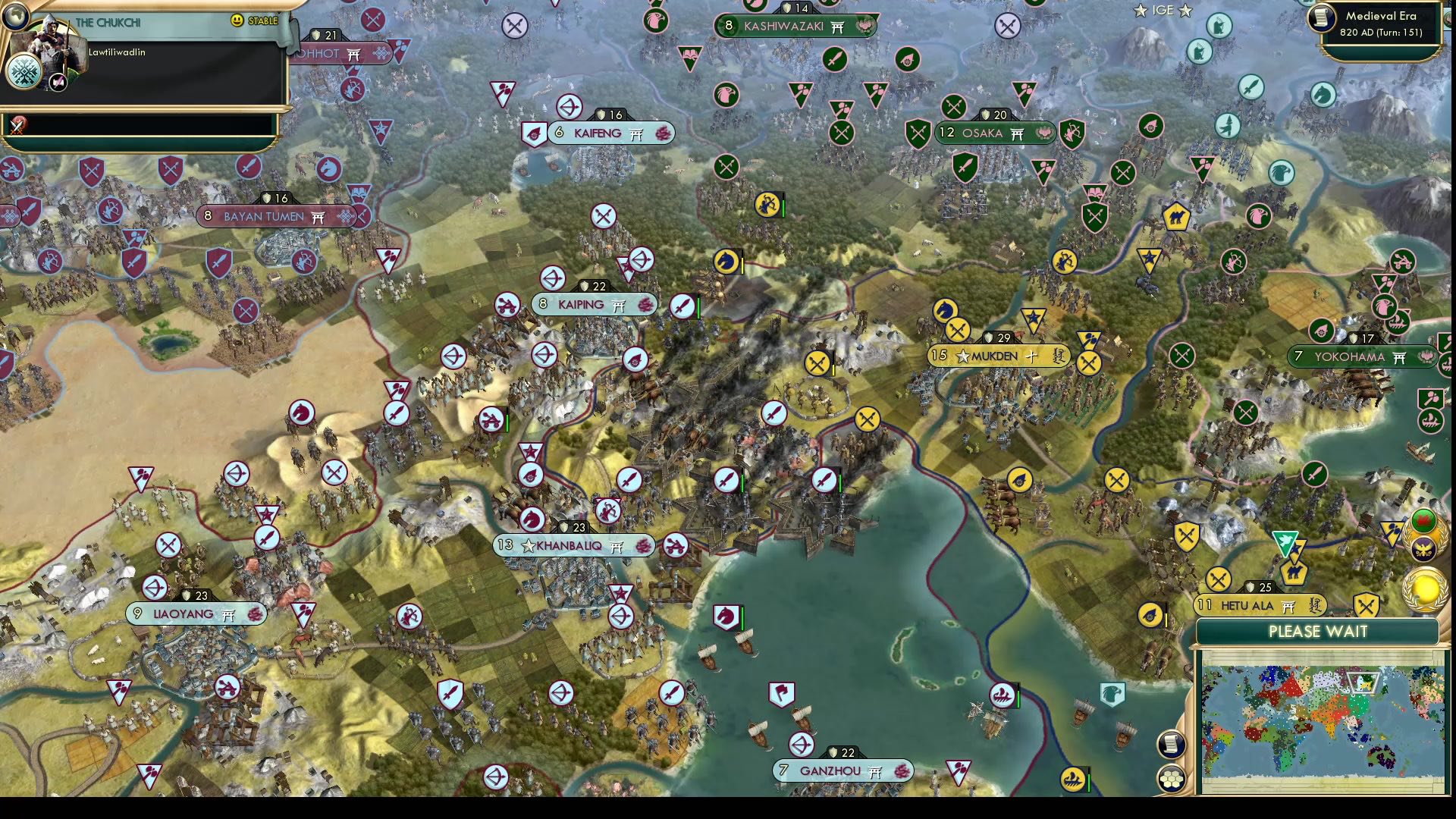The height and width of the screenshot is (819, 1456).
Task: Open the IGE editor in the top bar
Action: (x=1163, y=11)
